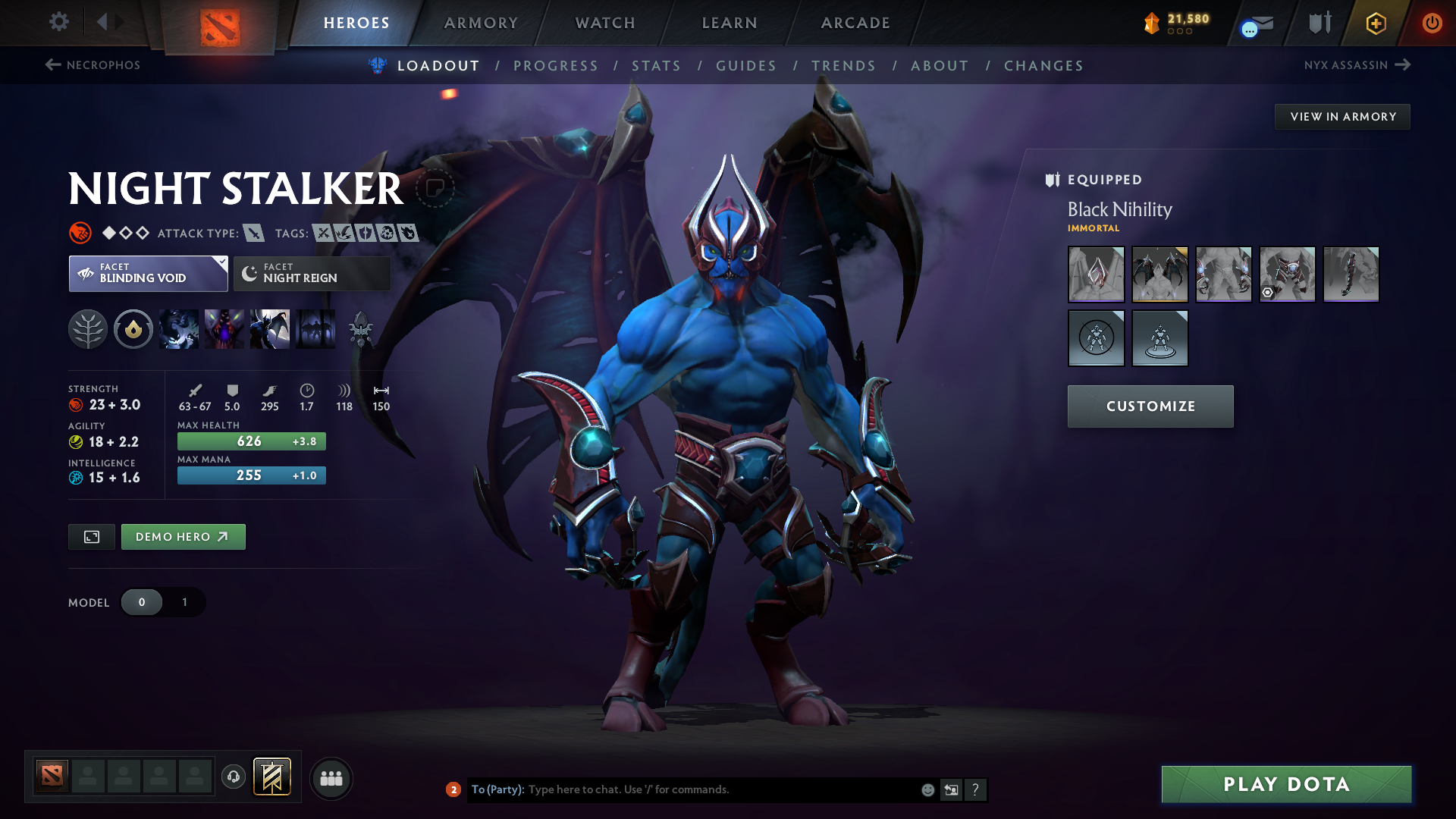Switch to the Stats tab
Viewport: 1456px width, 819px height.
click(x=656, y=65)
